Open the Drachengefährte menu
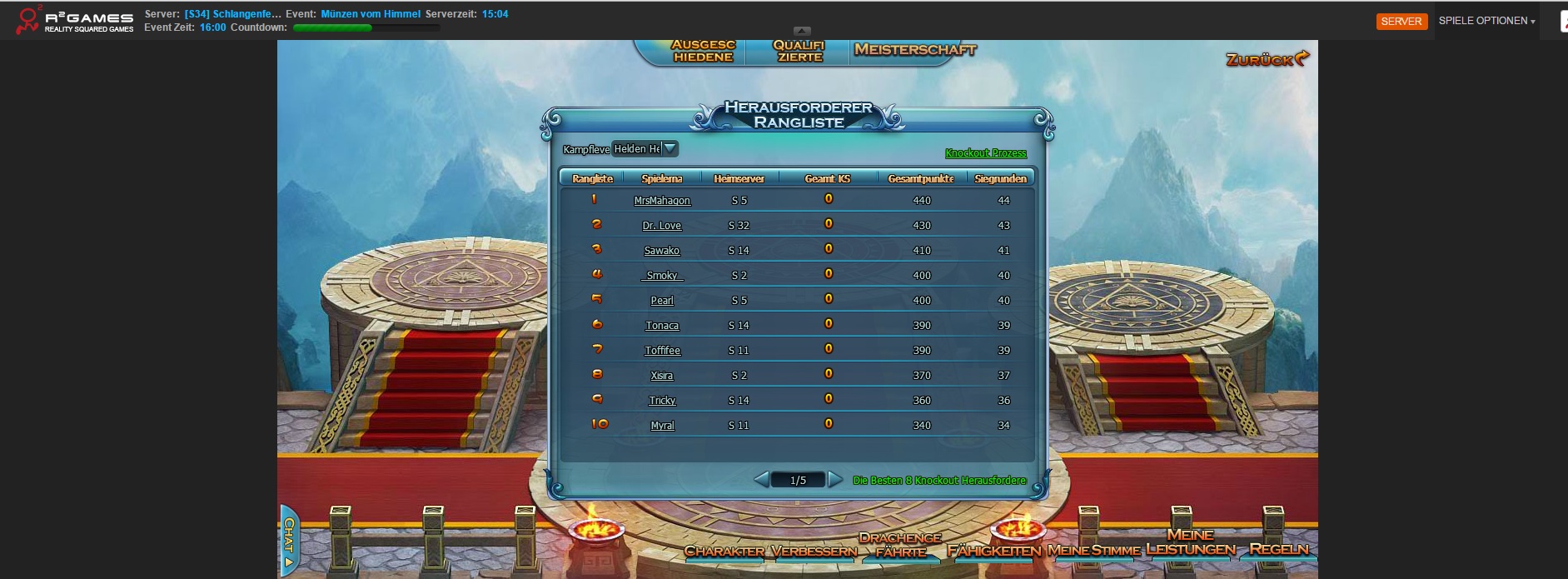This screenshot has width=1568, height=579. [900, 545]
